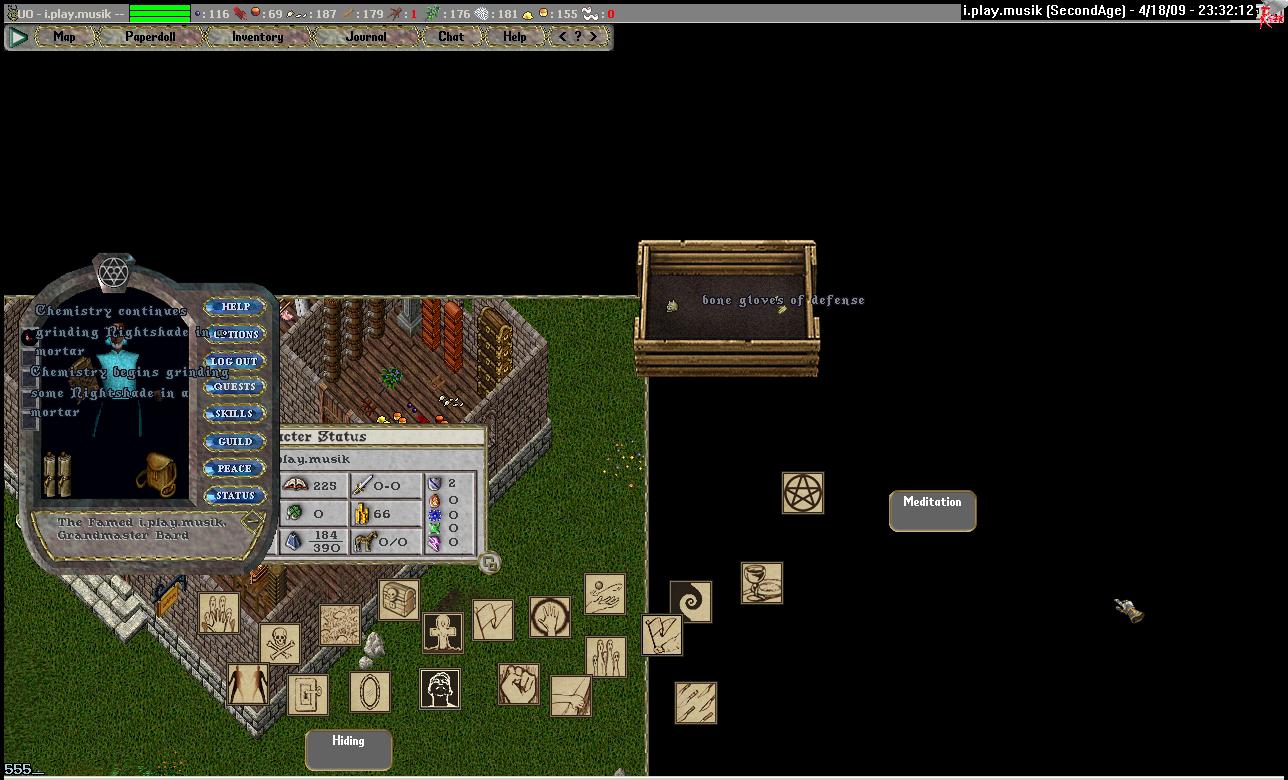Open the backpack on the paperdoll
The image size is (1288, 780).
pos(160,474)
